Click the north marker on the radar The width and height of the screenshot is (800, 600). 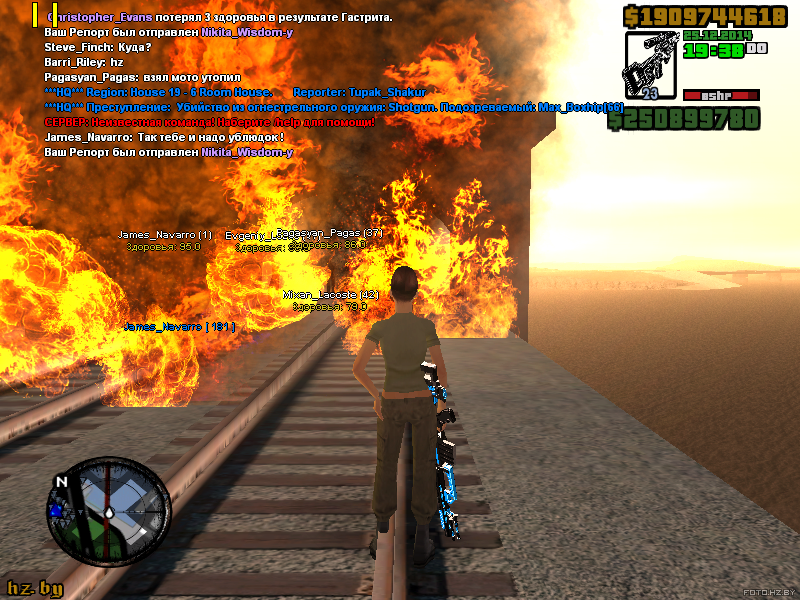click(x=62, y=482)
